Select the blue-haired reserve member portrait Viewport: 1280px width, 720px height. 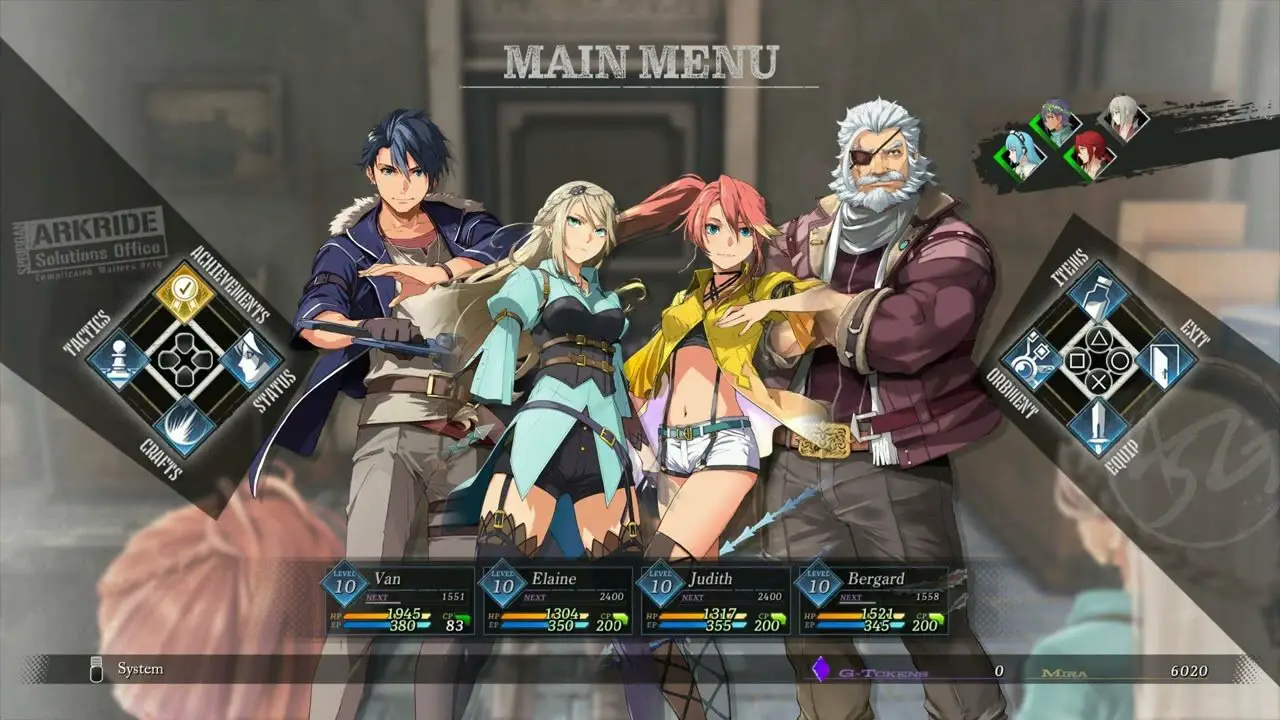click(x=1021, y=157)
